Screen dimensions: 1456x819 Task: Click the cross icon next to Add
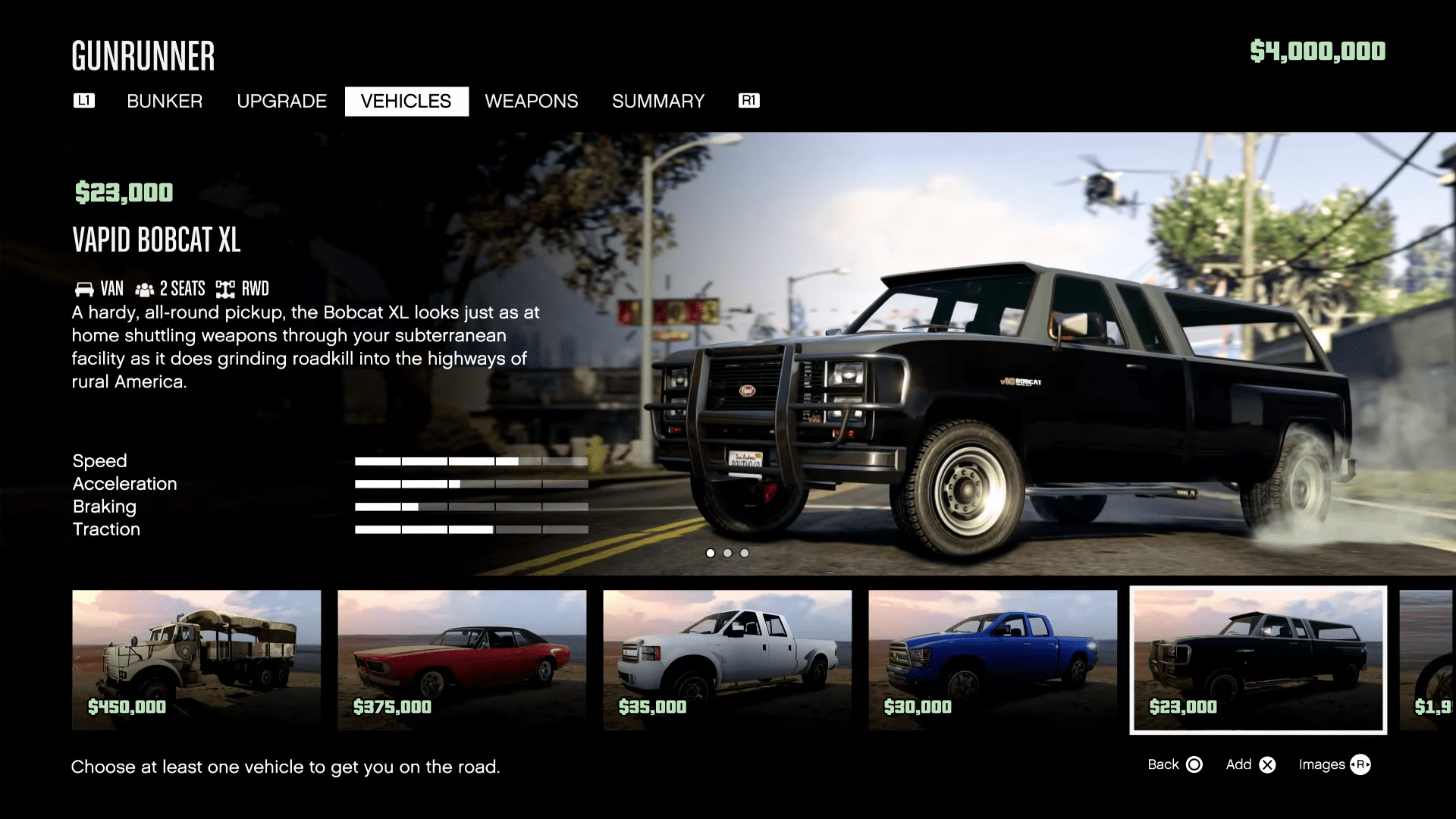point(1267,764)
